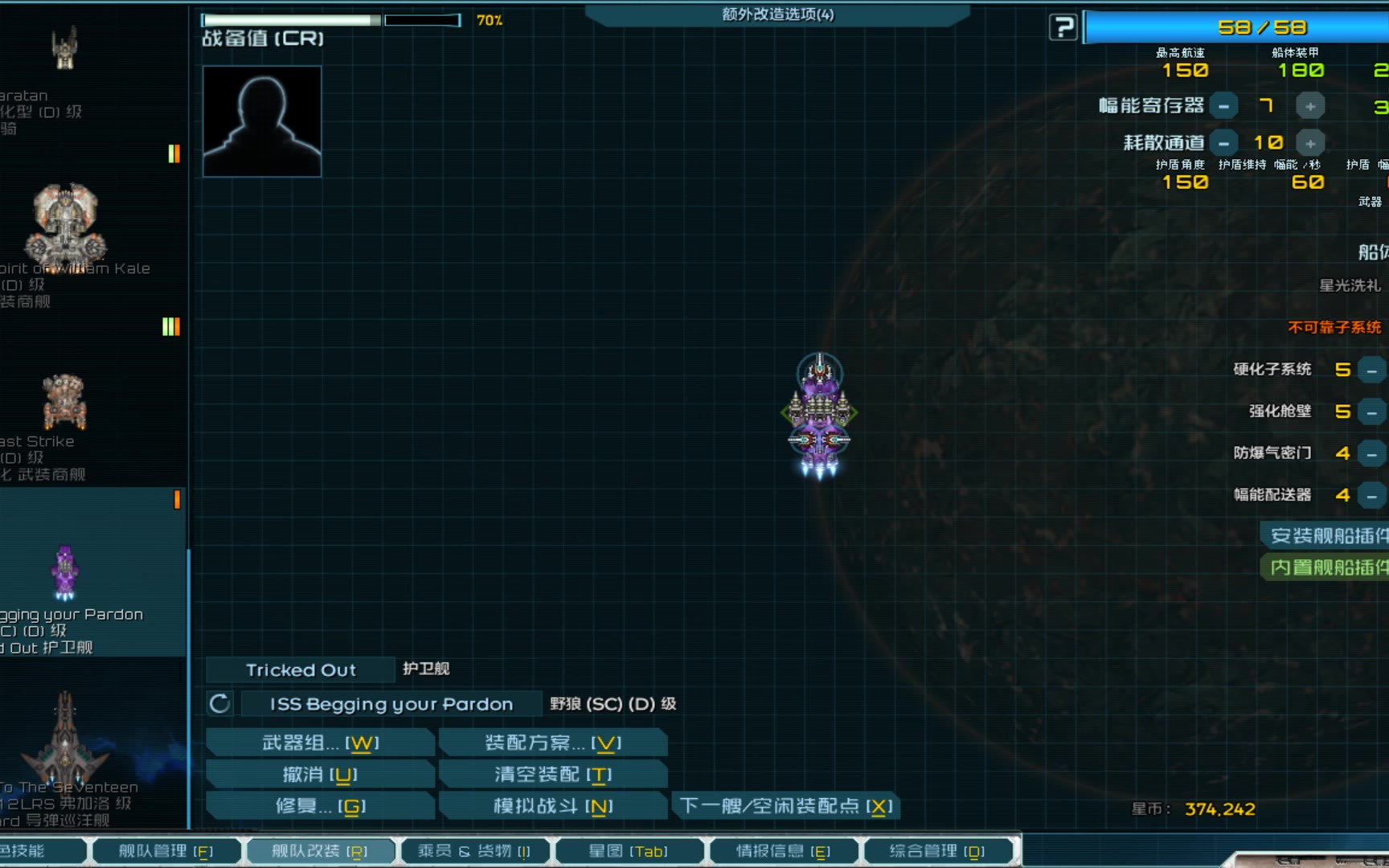Start a simulated battle (模拟战斗)

(553, 805)
